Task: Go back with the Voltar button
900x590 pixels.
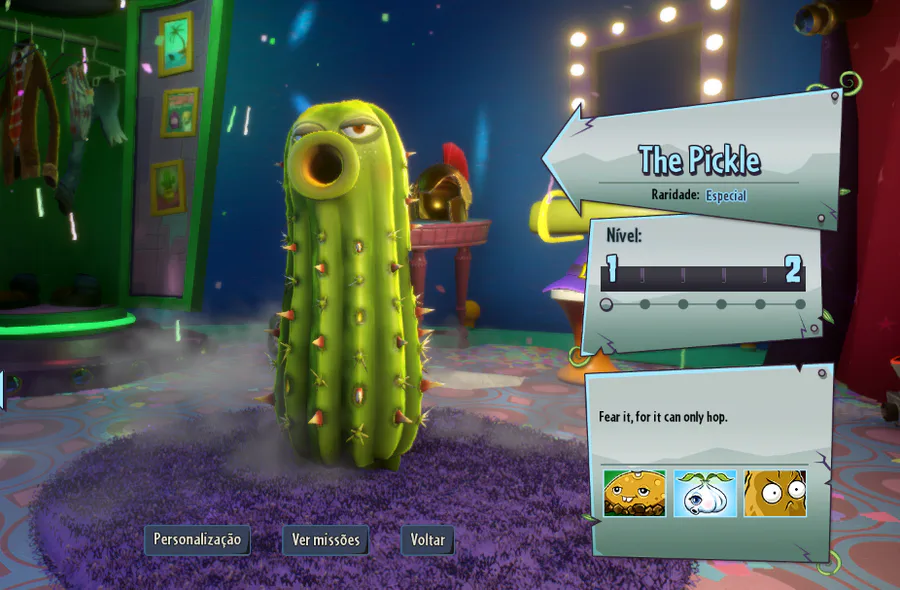Action: [428, 540]
